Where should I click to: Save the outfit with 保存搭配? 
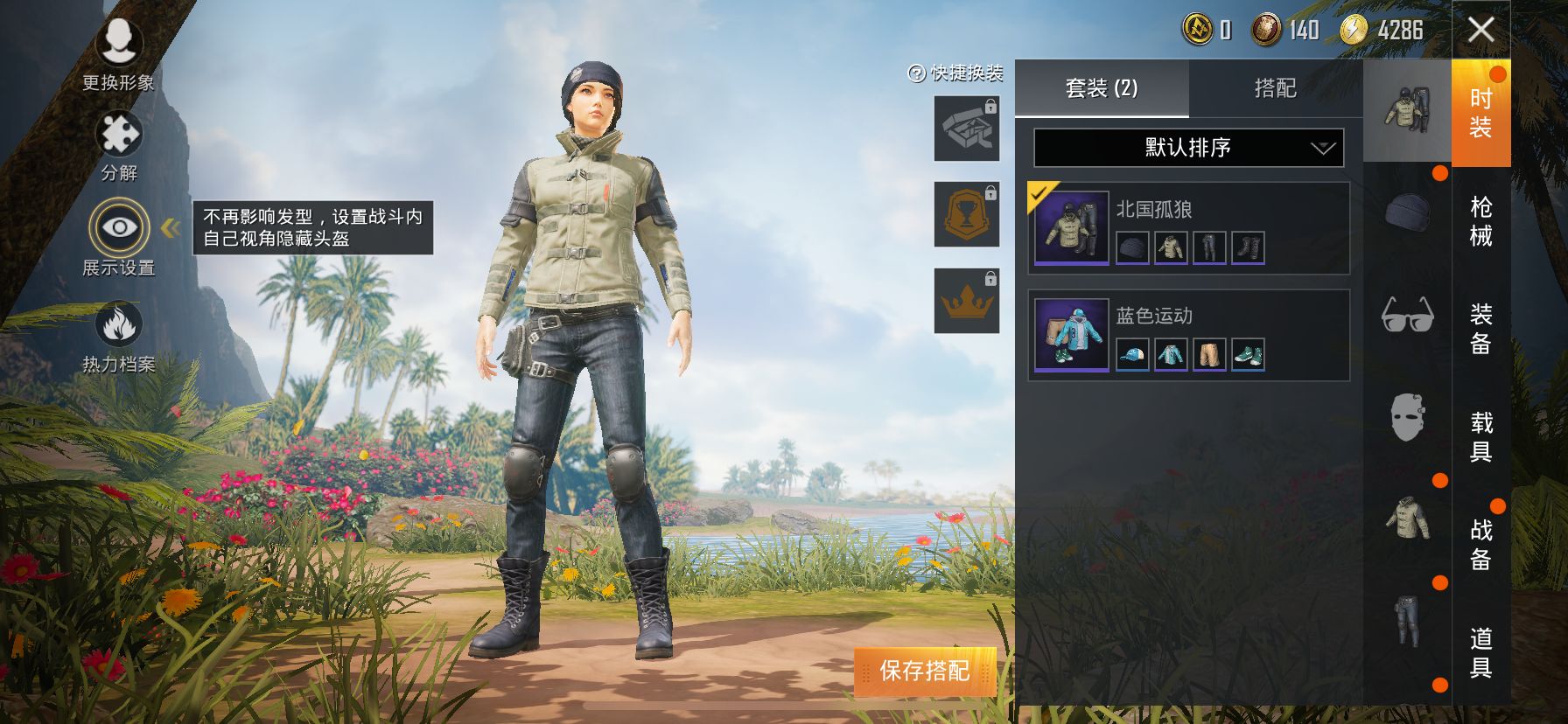(925, 671)
